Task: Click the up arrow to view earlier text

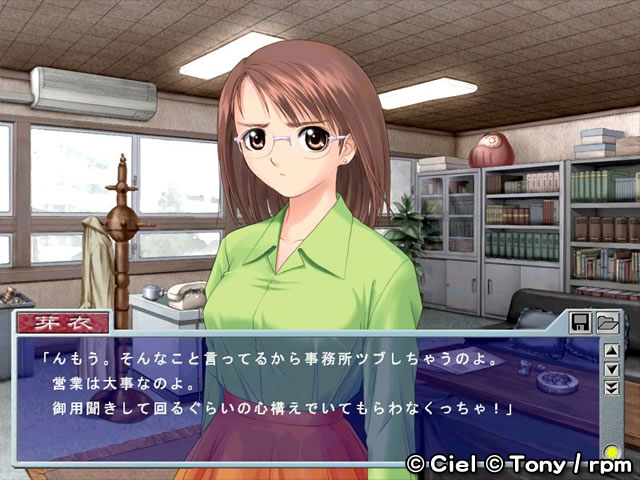Action: click(x=611, y=352)
